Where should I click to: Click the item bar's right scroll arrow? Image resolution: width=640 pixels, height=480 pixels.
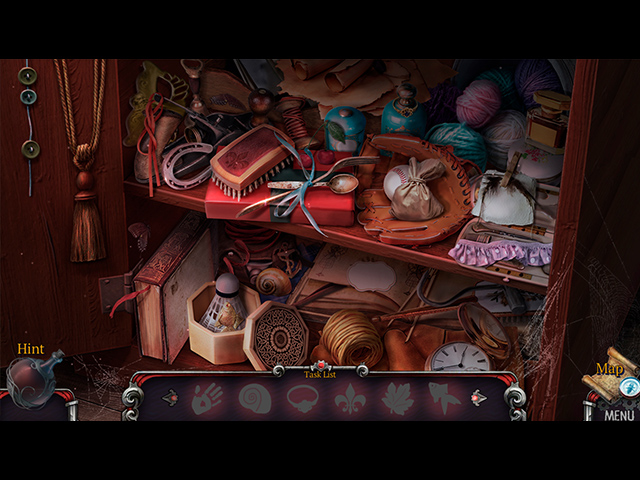478,397
